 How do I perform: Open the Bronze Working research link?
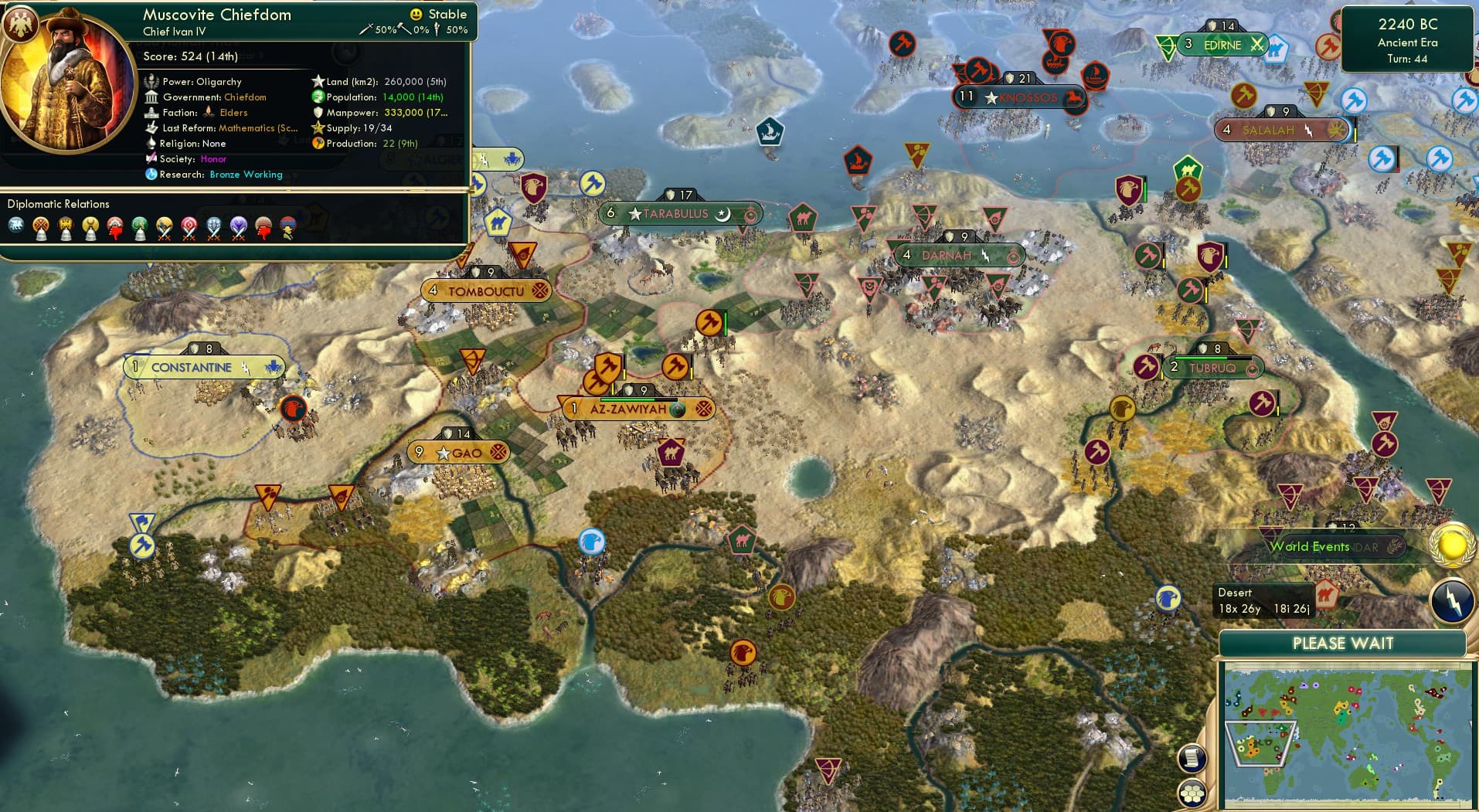245,175
